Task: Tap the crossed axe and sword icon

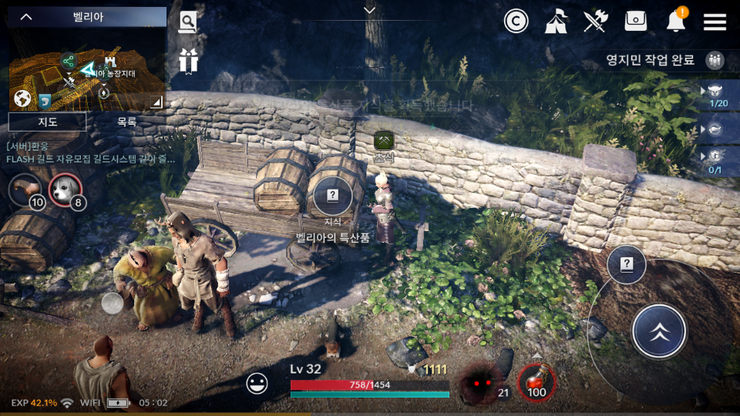Action: click(x=596, y=21)
